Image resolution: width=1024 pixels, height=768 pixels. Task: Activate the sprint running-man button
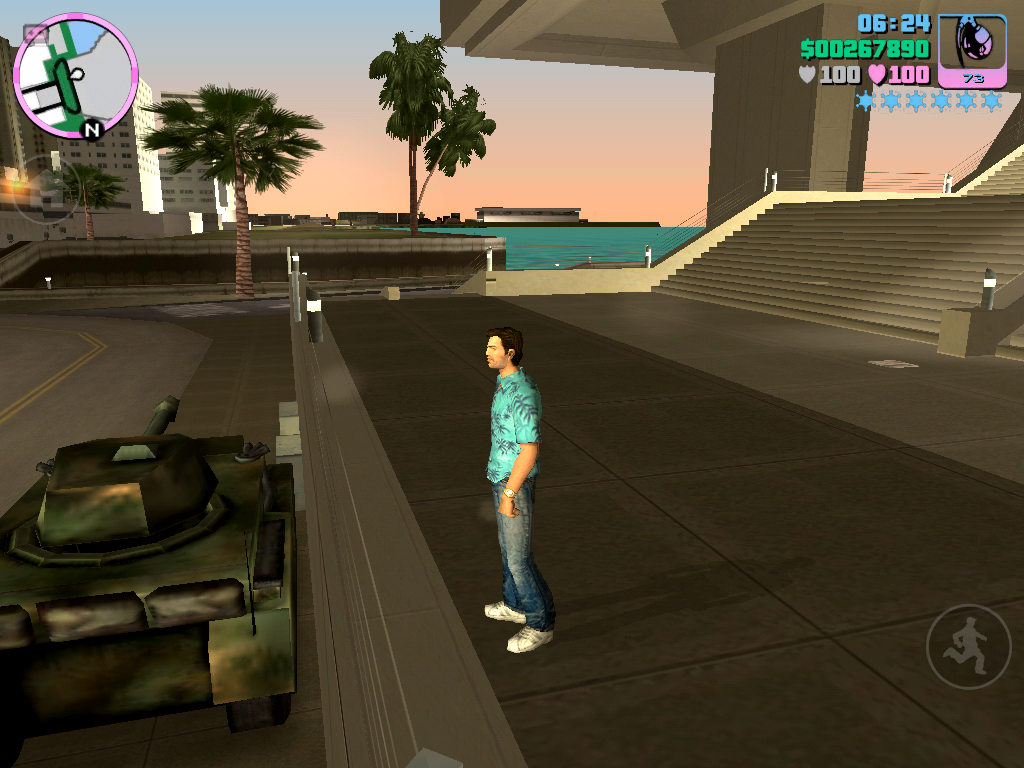coord(968,646)
